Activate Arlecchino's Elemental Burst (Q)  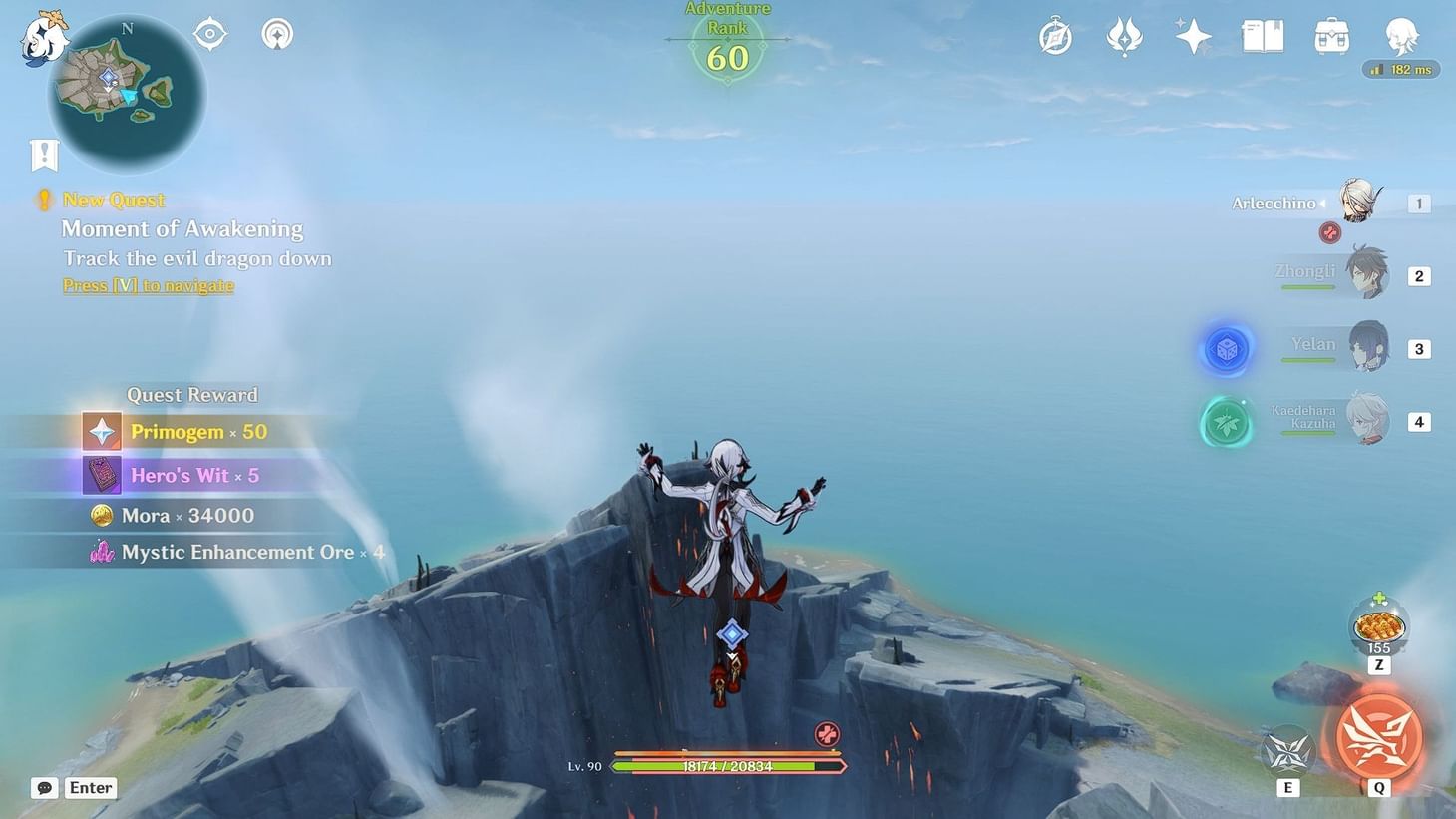[x=1377, y=738]
